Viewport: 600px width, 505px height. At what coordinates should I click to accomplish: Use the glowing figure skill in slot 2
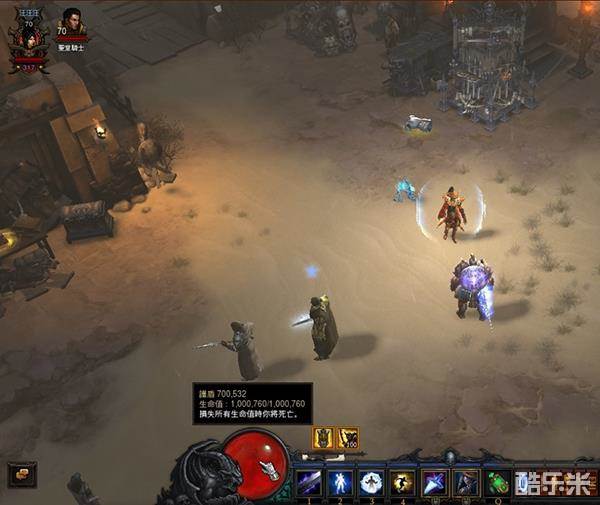point(340,482)
